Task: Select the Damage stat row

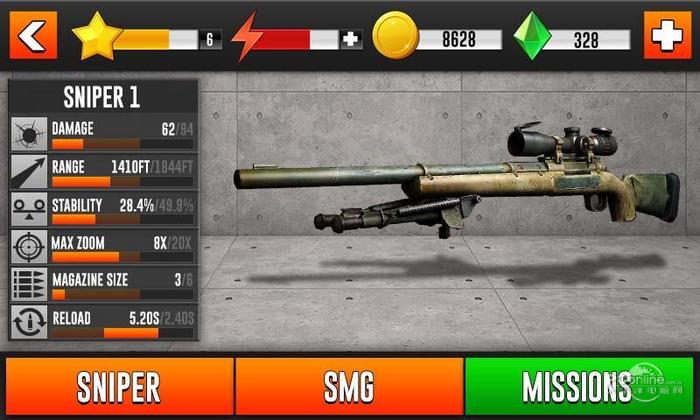Action: click(104, 134)
